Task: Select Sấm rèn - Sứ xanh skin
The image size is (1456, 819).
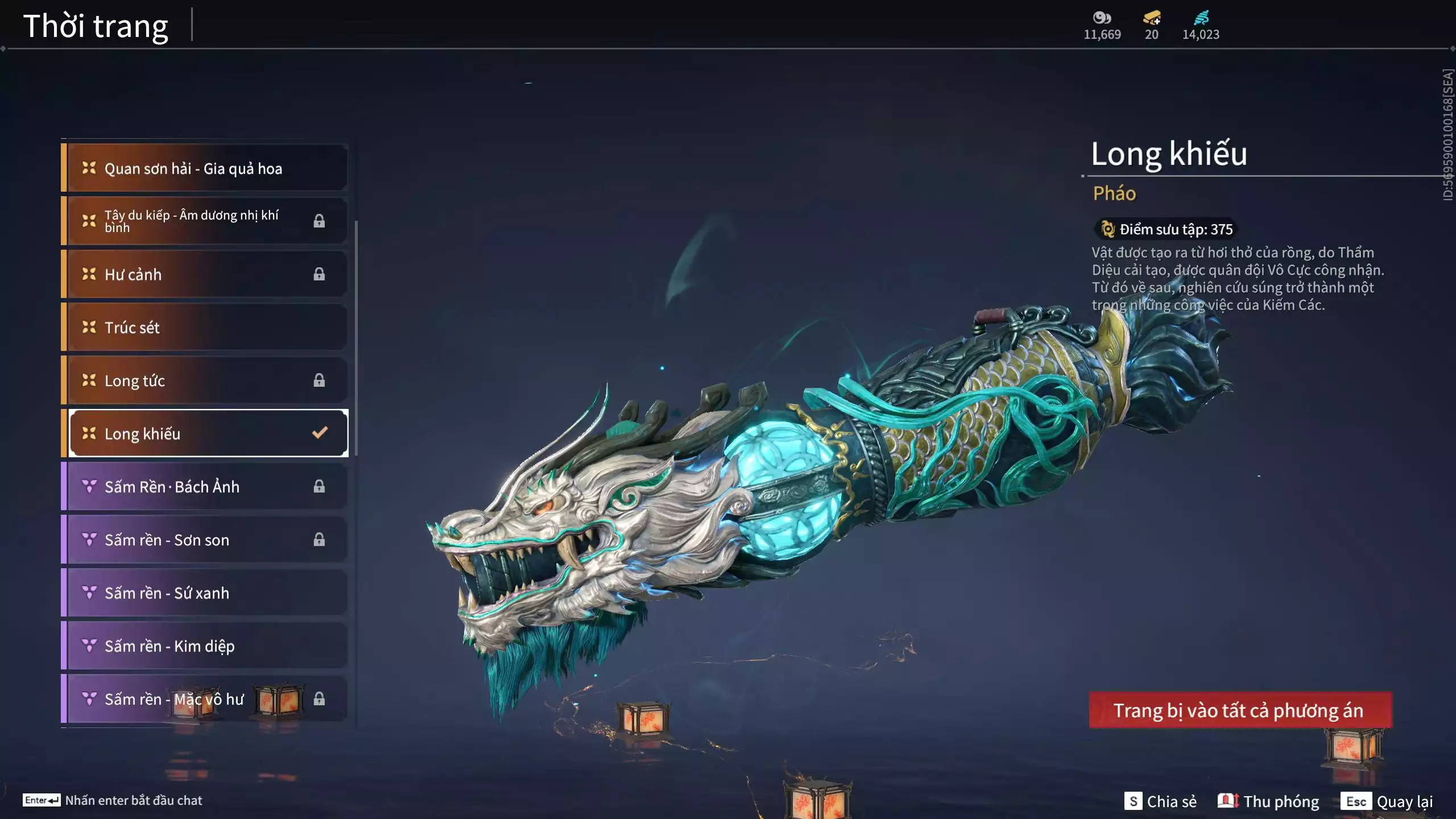Action: pos(205,593)
